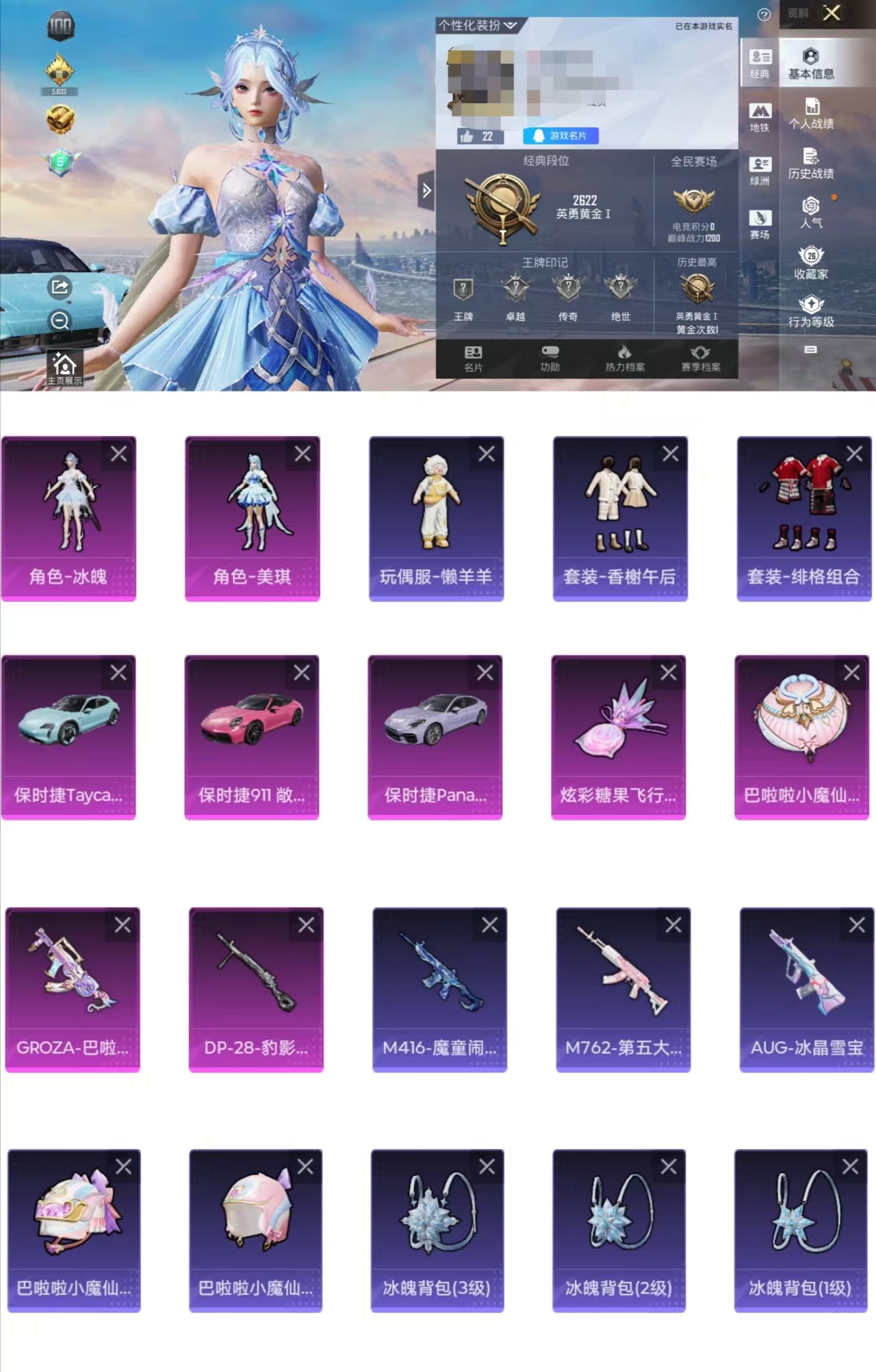Screen dimensions: 876x1372
Task: Open the 行为等级 behavior level panel
Action: (812, 308)
